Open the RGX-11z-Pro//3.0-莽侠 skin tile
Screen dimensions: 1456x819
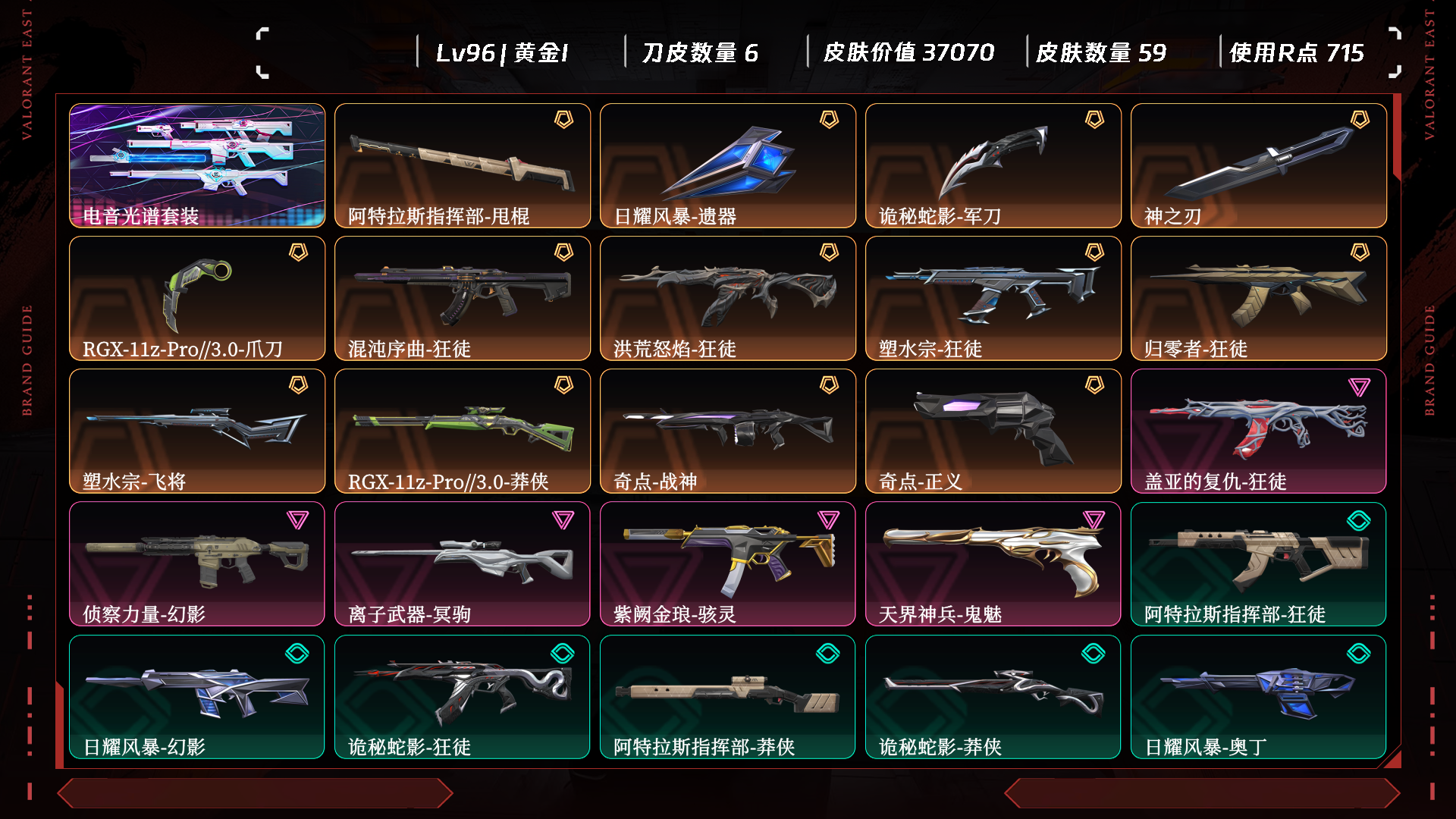[x=463, y=431]
